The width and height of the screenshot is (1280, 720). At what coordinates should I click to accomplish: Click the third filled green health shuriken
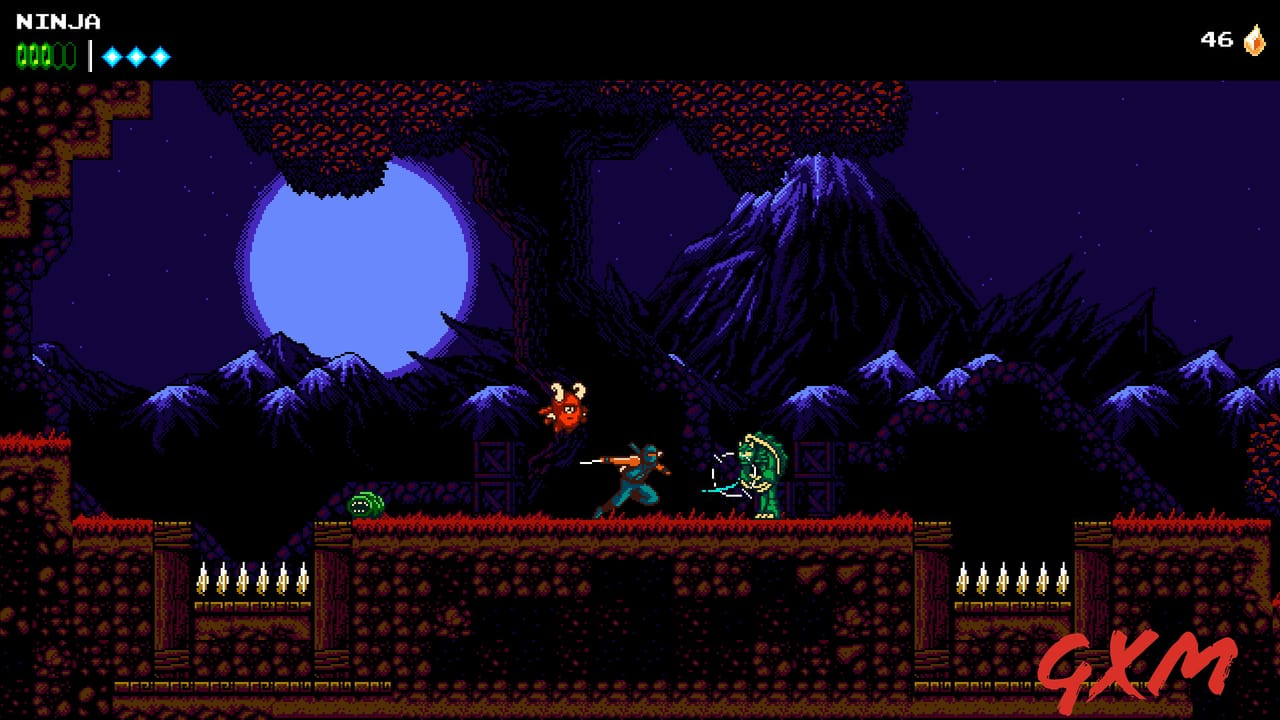pos(45,55)
